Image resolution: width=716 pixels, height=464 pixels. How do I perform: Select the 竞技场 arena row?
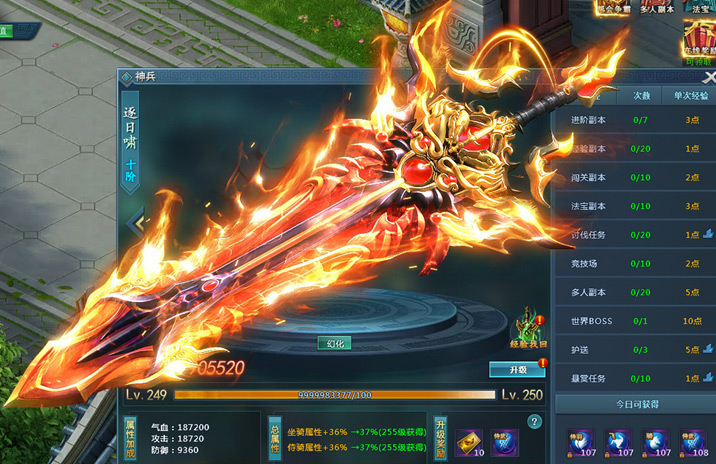634,264
